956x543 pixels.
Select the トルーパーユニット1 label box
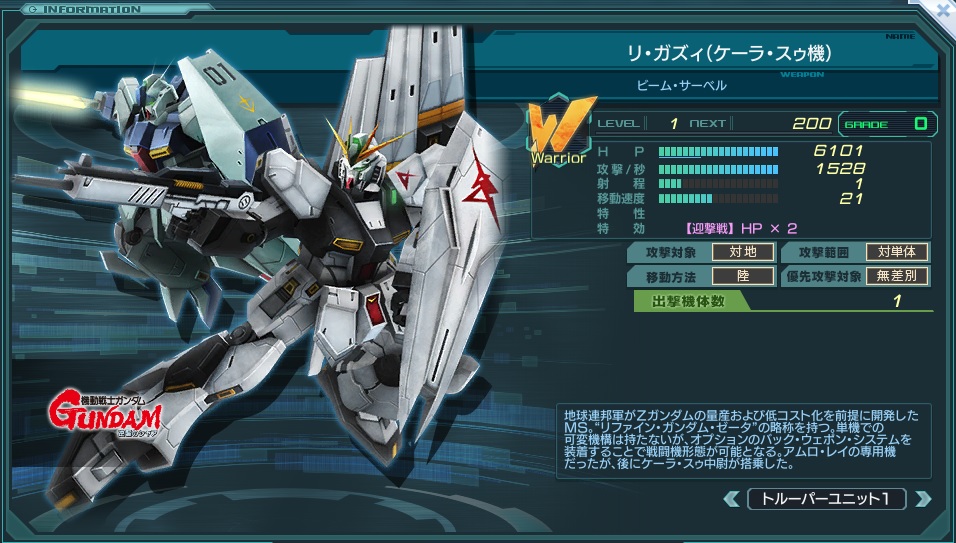[x=827, y=498]
